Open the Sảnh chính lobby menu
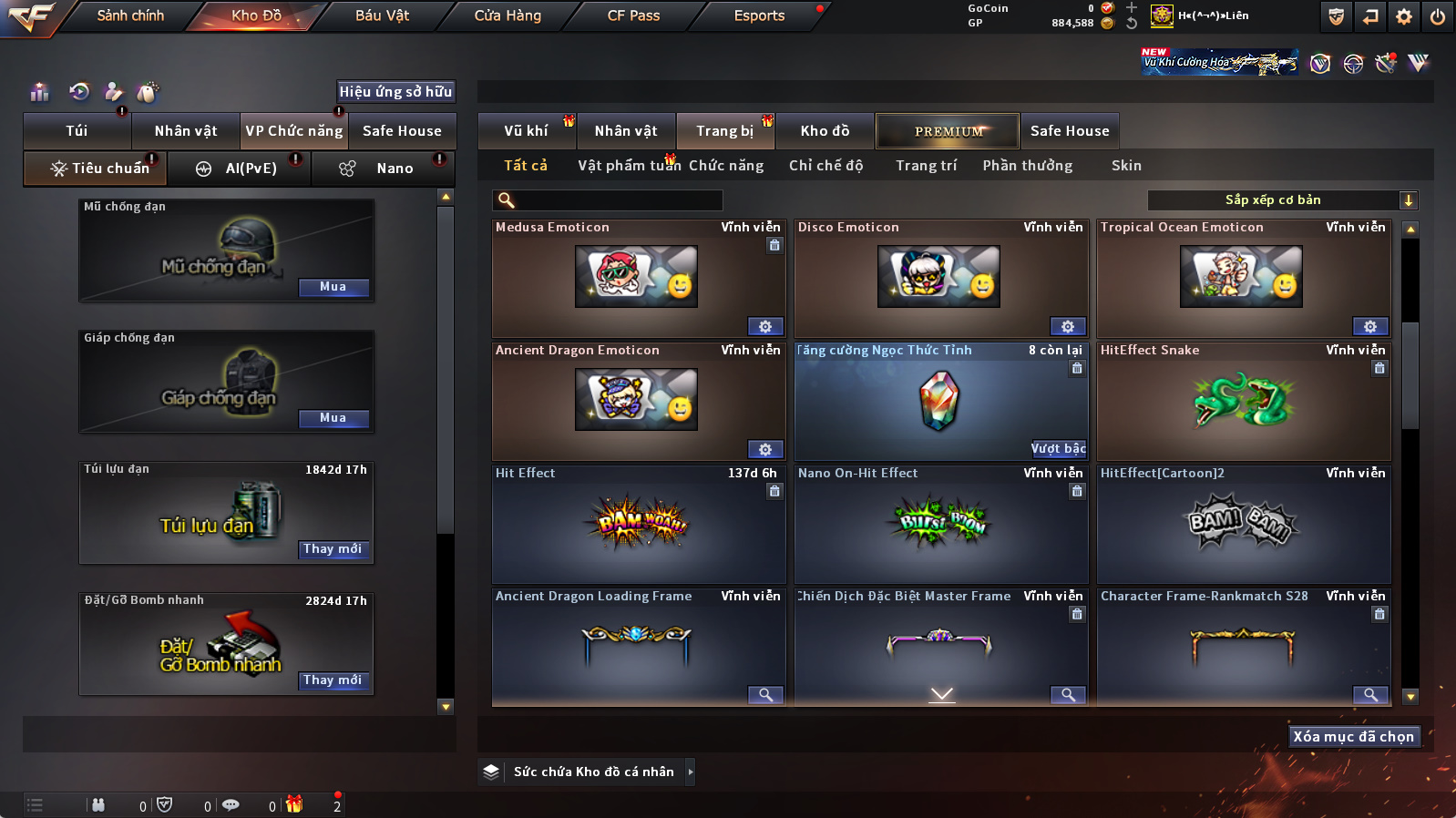Image resolution: width=1456 pixels, height=818 pixels. click(x=130, y=15)
